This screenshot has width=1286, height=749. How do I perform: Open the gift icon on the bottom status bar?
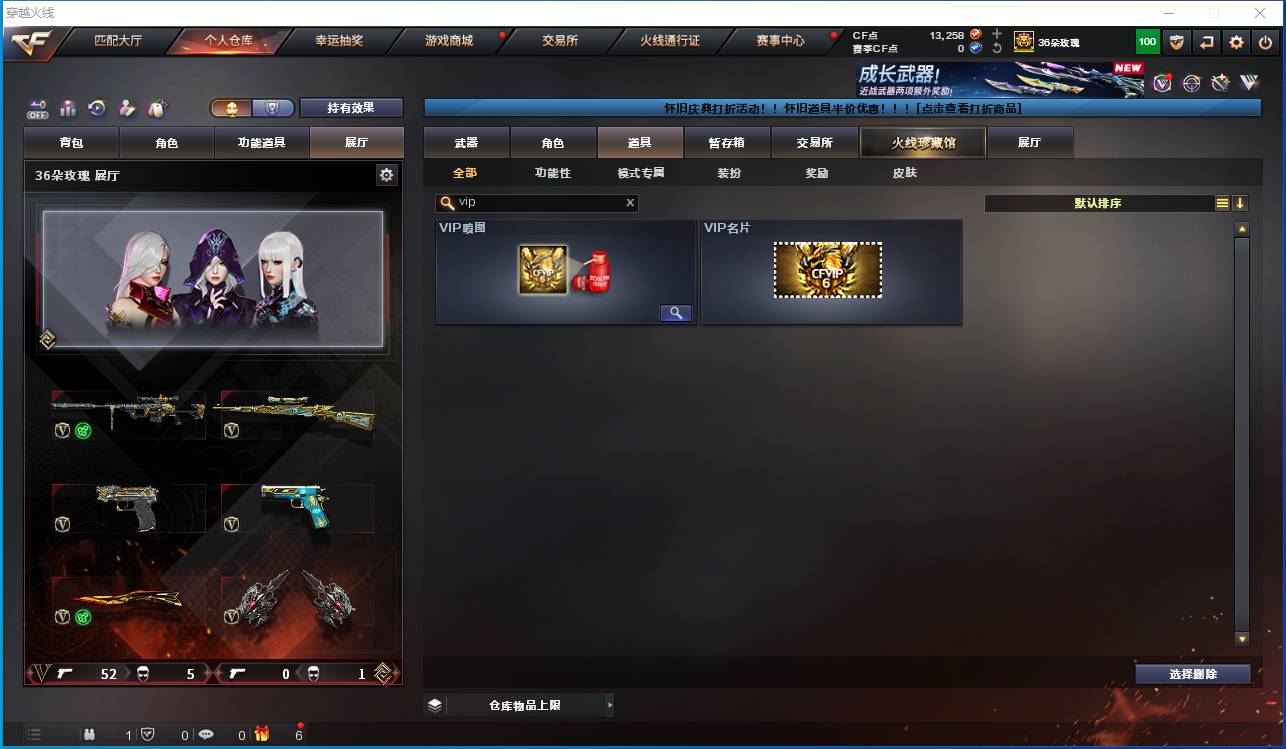pos(261,734)
